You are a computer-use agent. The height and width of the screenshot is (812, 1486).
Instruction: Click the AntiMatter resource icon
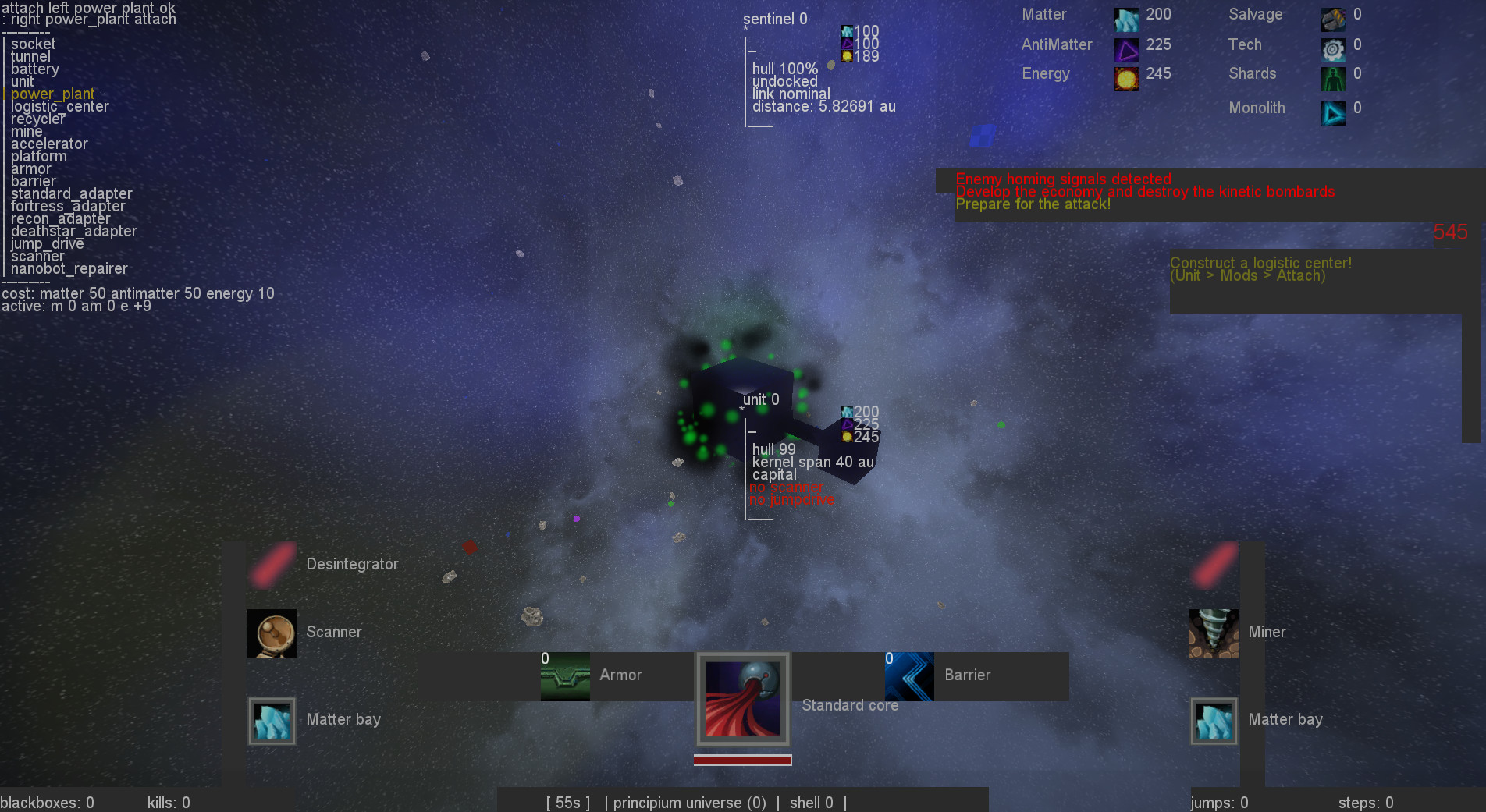pos(1125,48)
